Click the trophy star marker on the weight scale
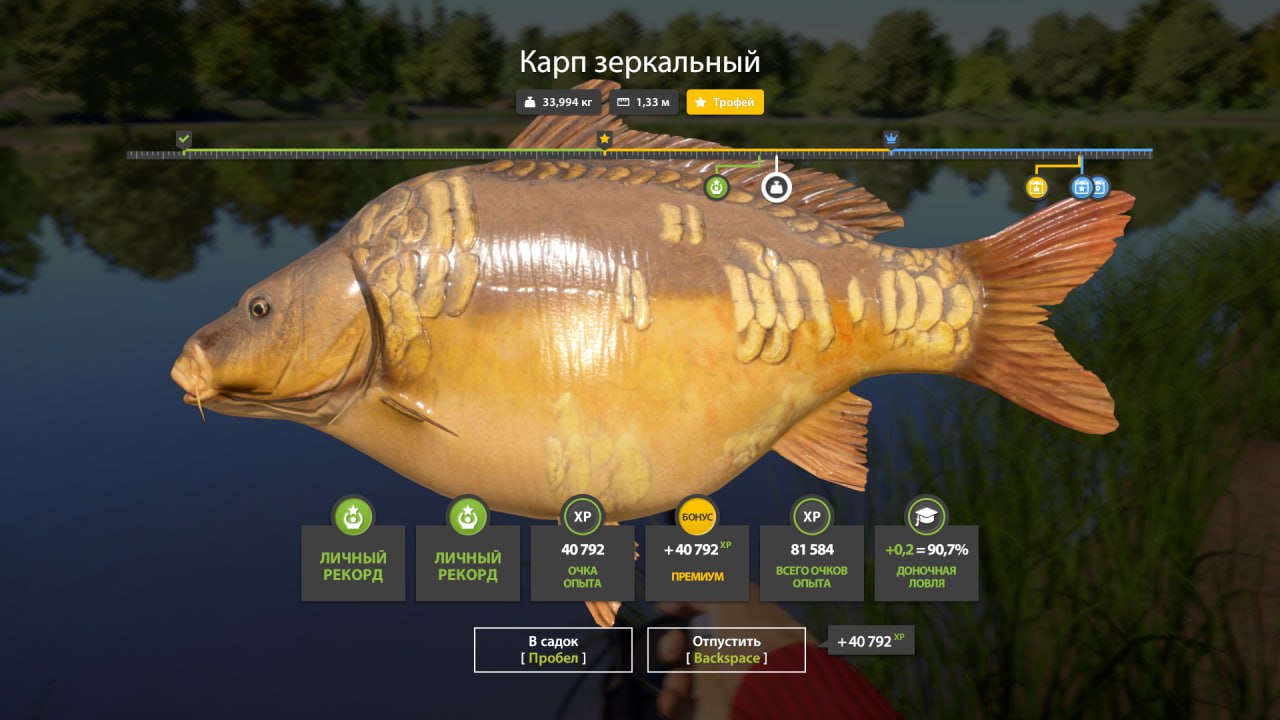 pyautogui.click(x=604, y=139)
